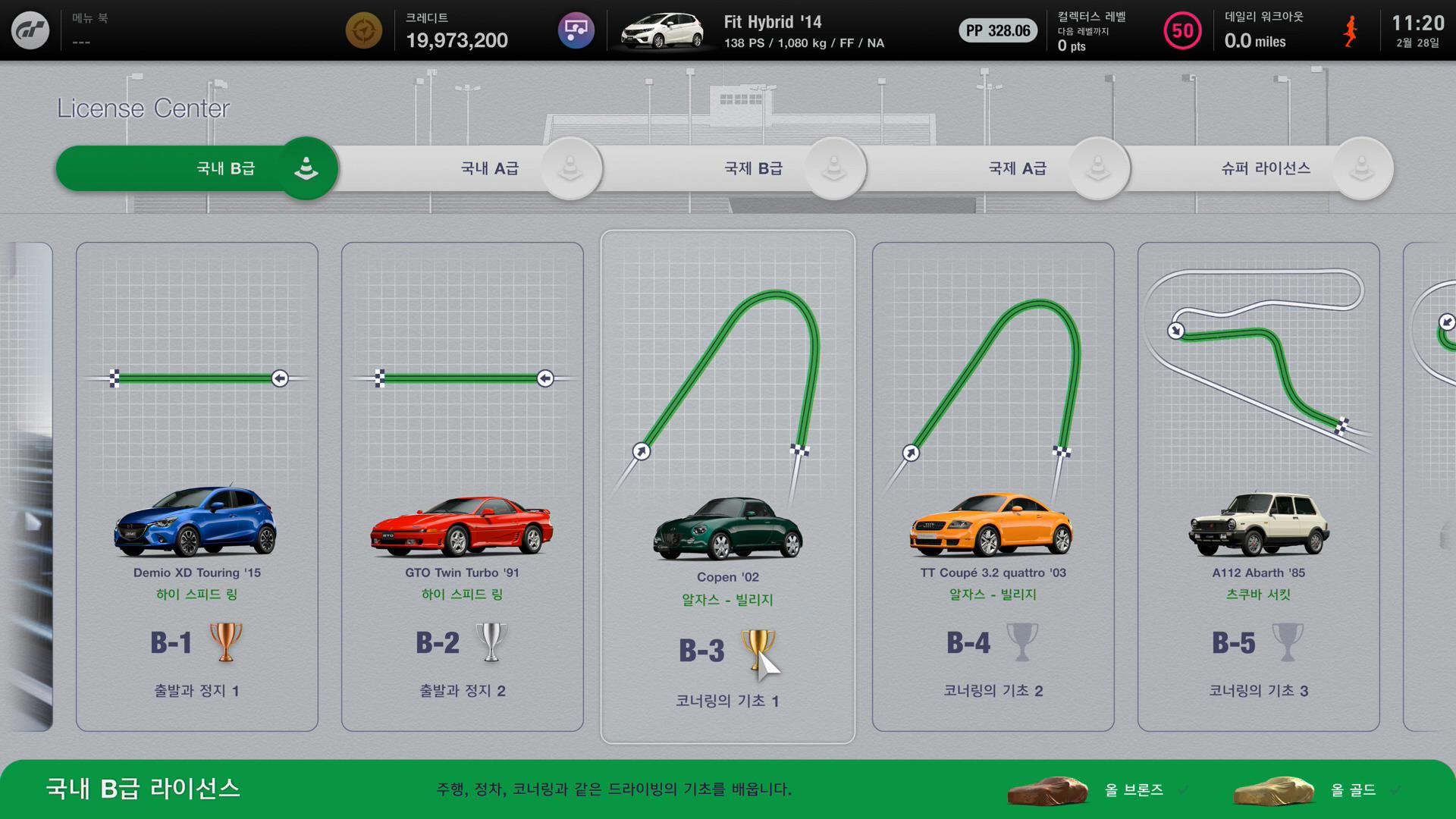1456x819 pixels.
Task: Start the B-3 Copen '02 license test
Action: pyautogui.click(x=728, y=486)
